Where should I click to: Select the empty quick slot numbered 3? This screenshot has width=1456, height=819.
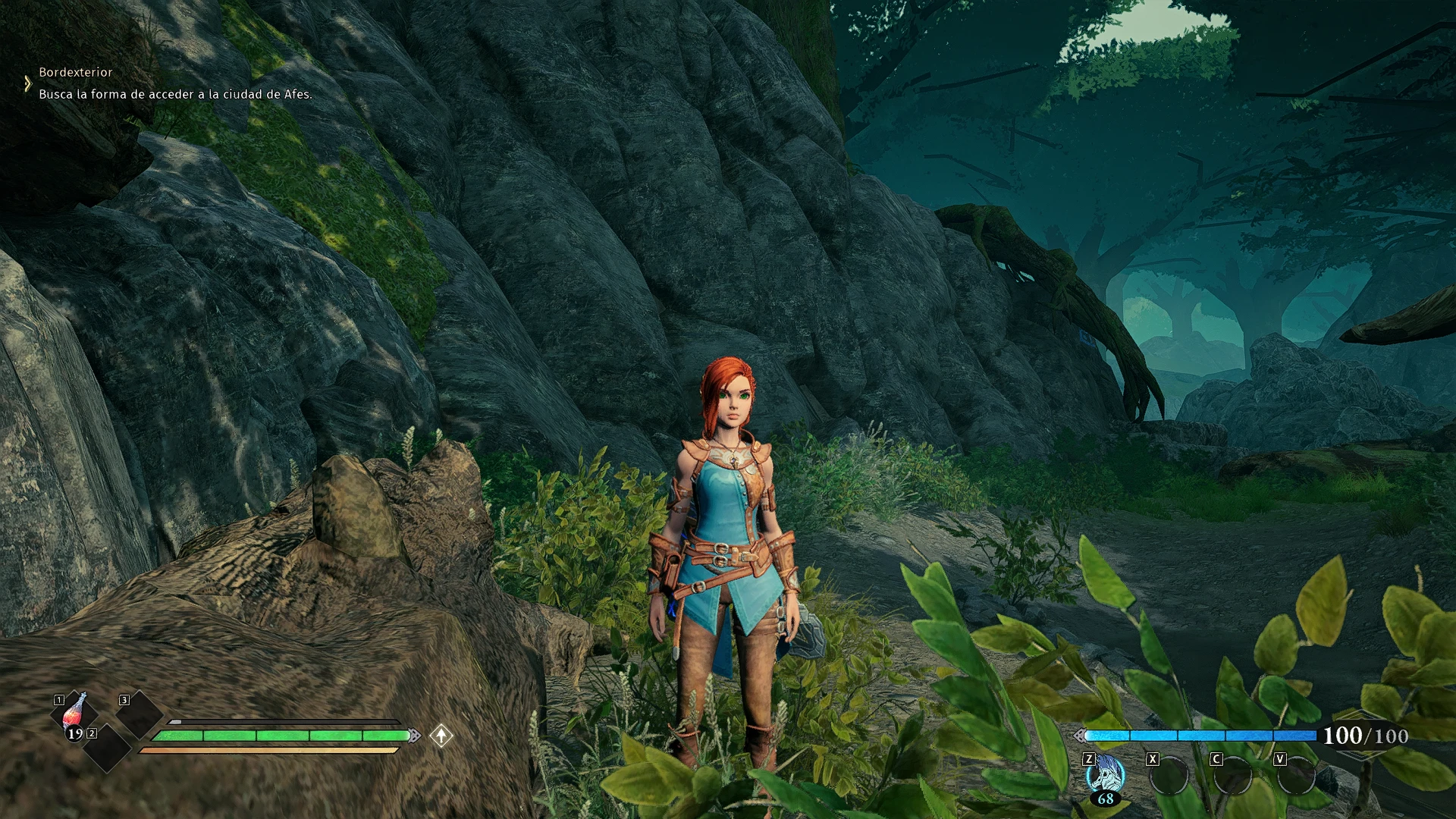[140, 714]
